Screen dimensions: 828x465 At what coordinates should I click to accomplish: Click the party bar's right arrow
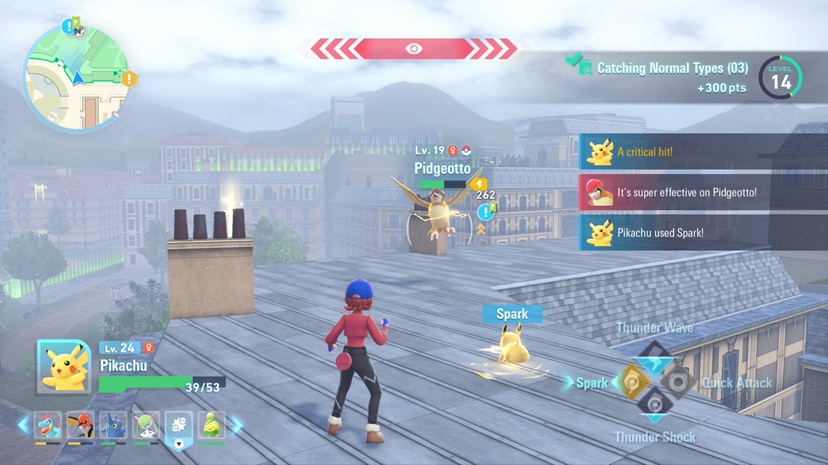tap(237, 425)
